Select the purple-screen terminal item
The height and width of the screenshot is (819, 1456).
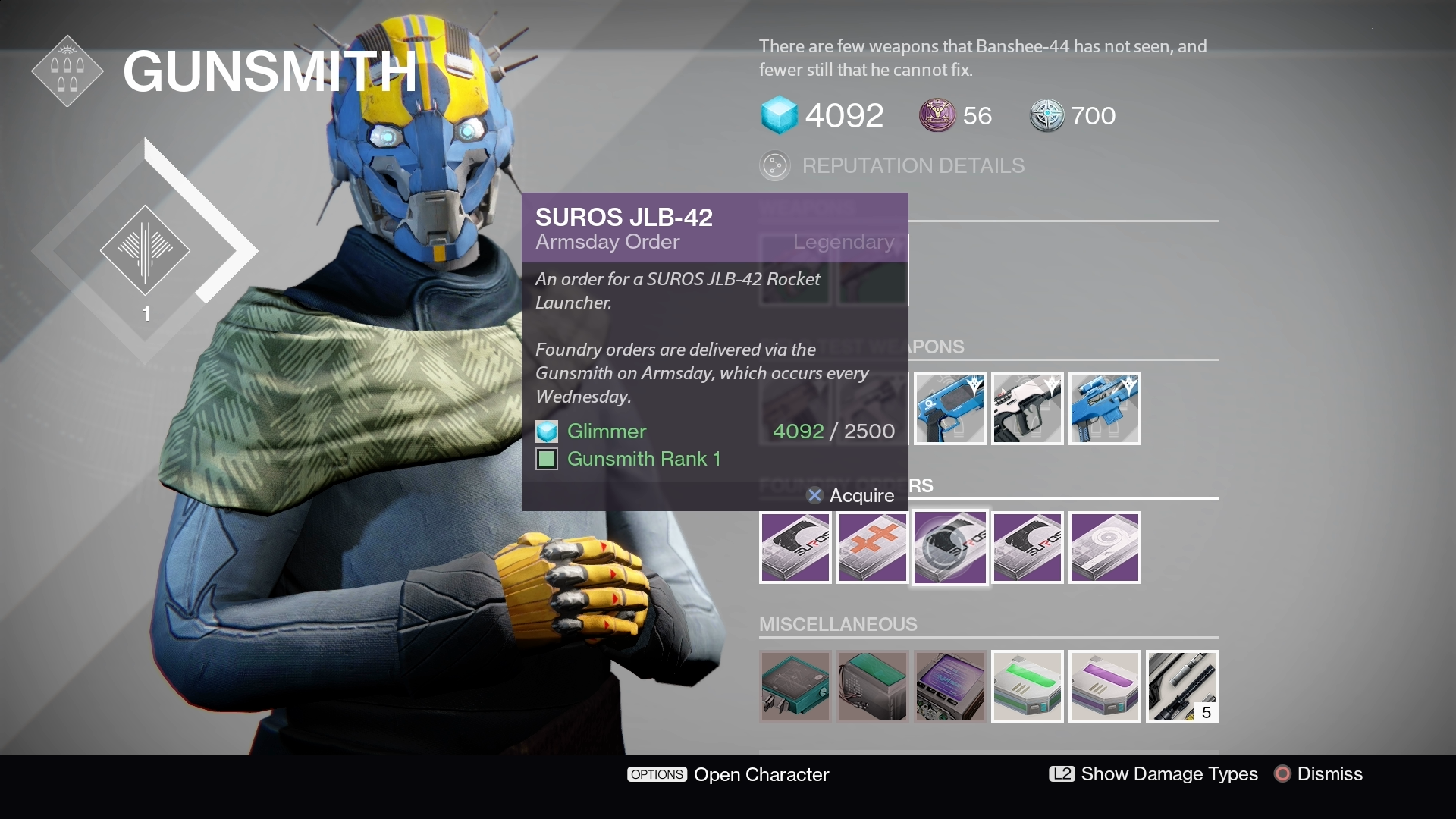point(949,686)
